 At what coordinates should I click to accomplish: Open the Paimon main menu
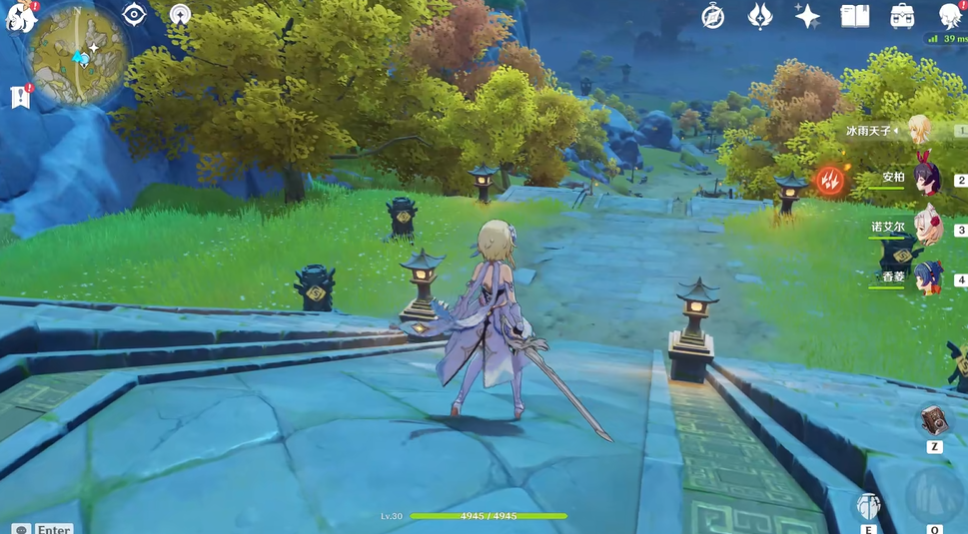20,15
